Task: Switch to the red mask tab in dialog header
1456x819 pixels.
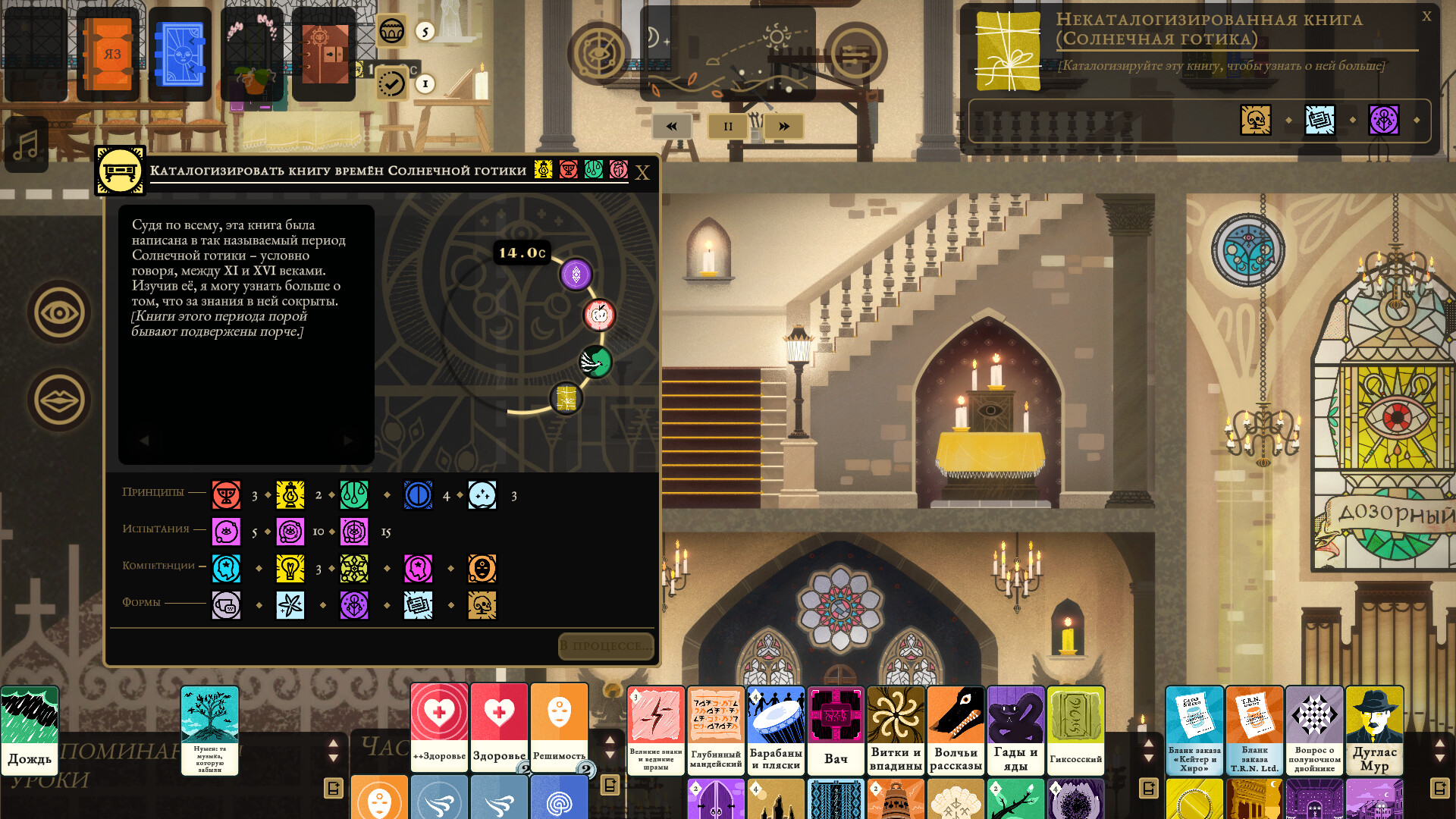Action: click(x=568, y=171)
